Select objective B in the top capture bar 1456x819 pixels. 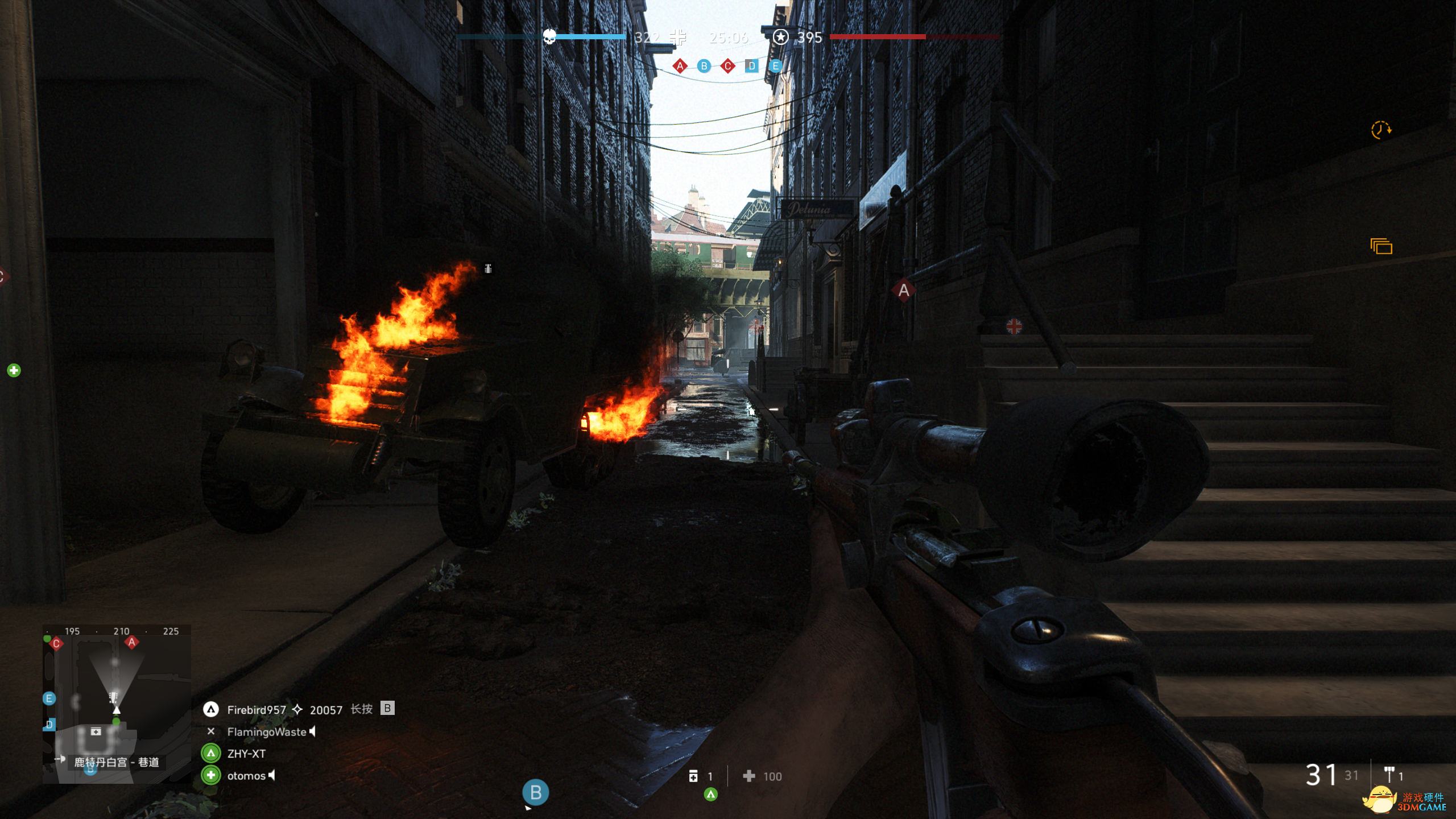704,66
